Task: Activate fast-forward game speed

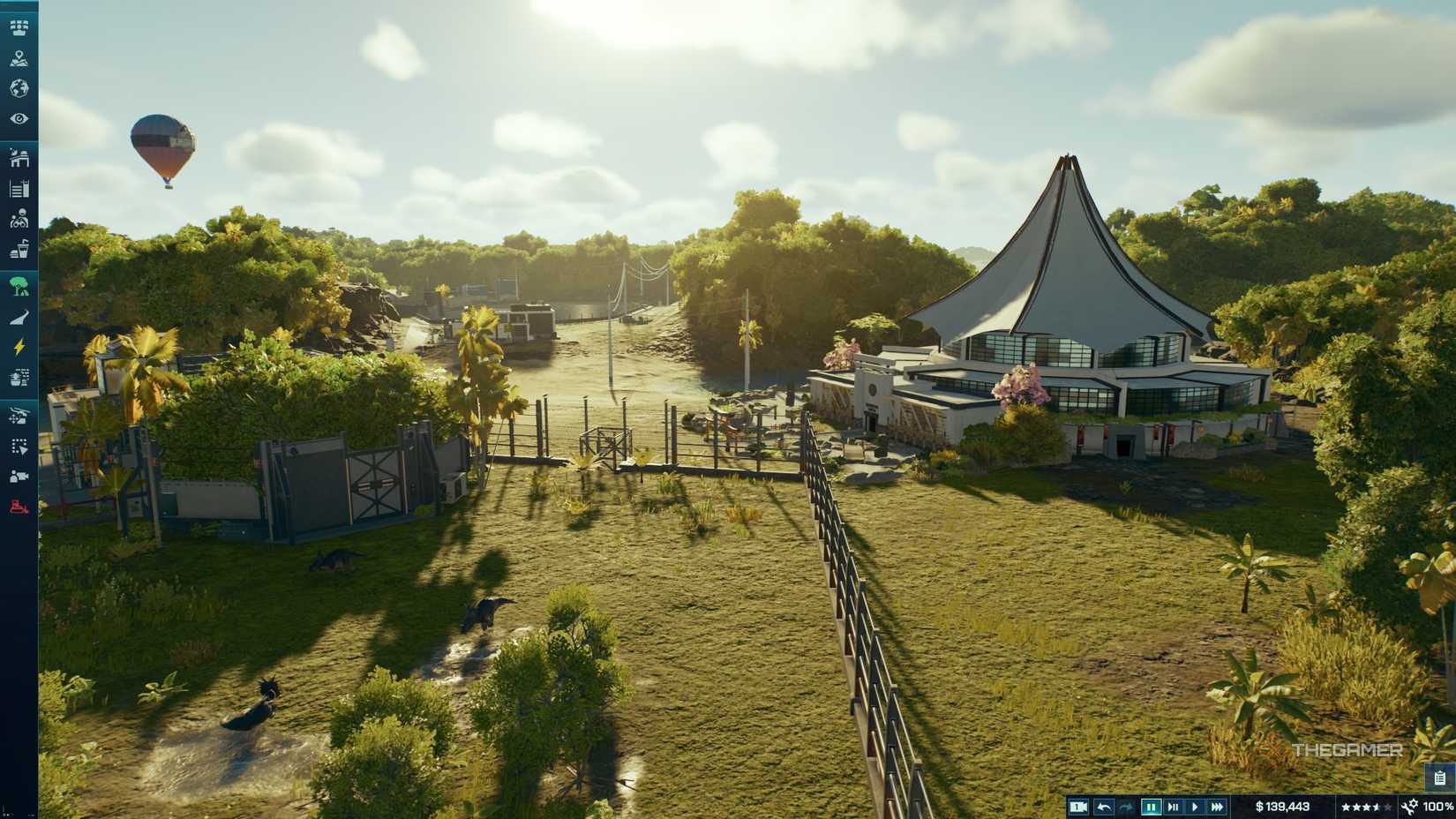Action: pyautogui.click(x=1219, y=806)
